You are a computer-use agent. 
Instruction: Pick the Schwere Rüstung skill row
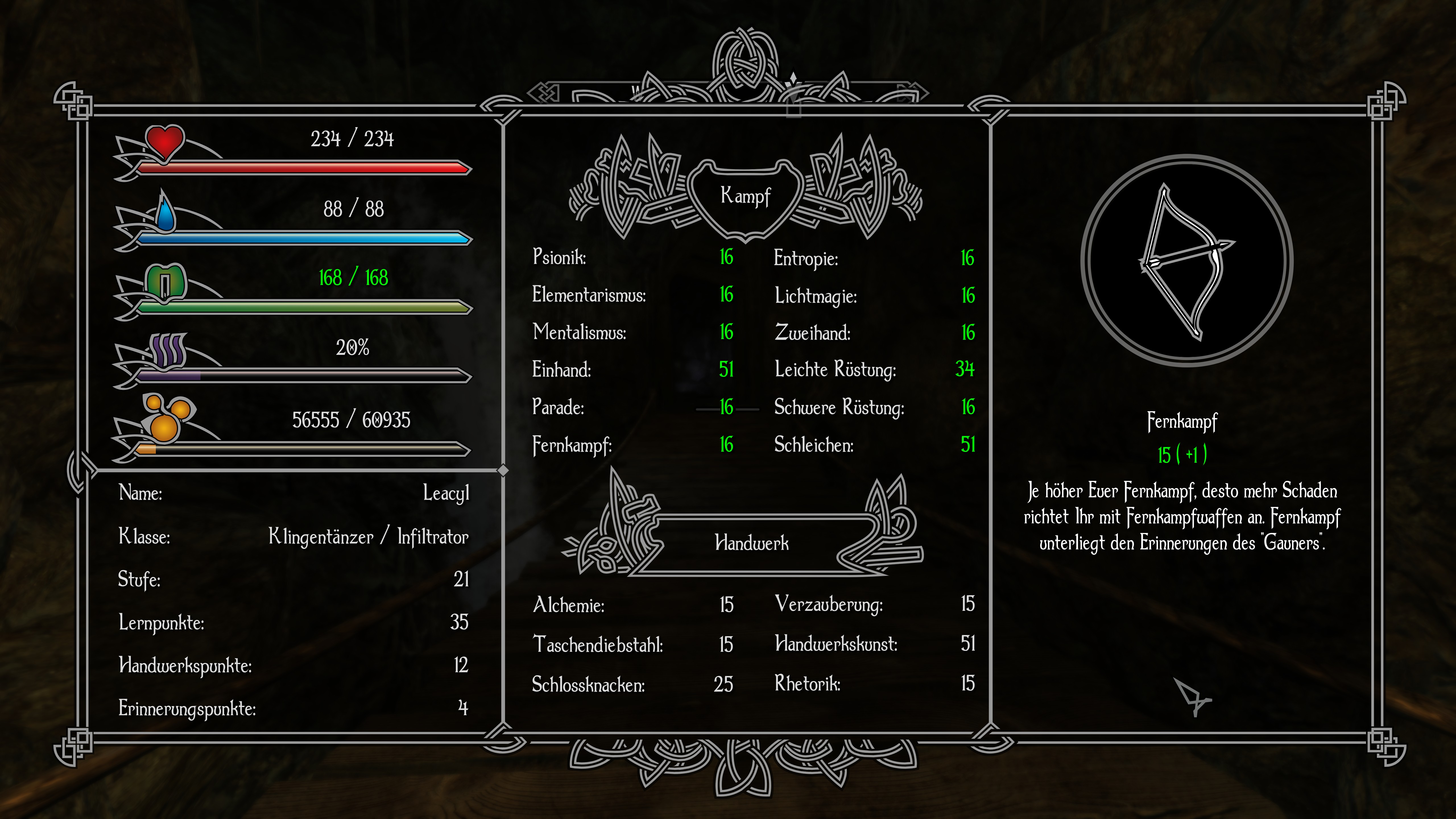874,407
